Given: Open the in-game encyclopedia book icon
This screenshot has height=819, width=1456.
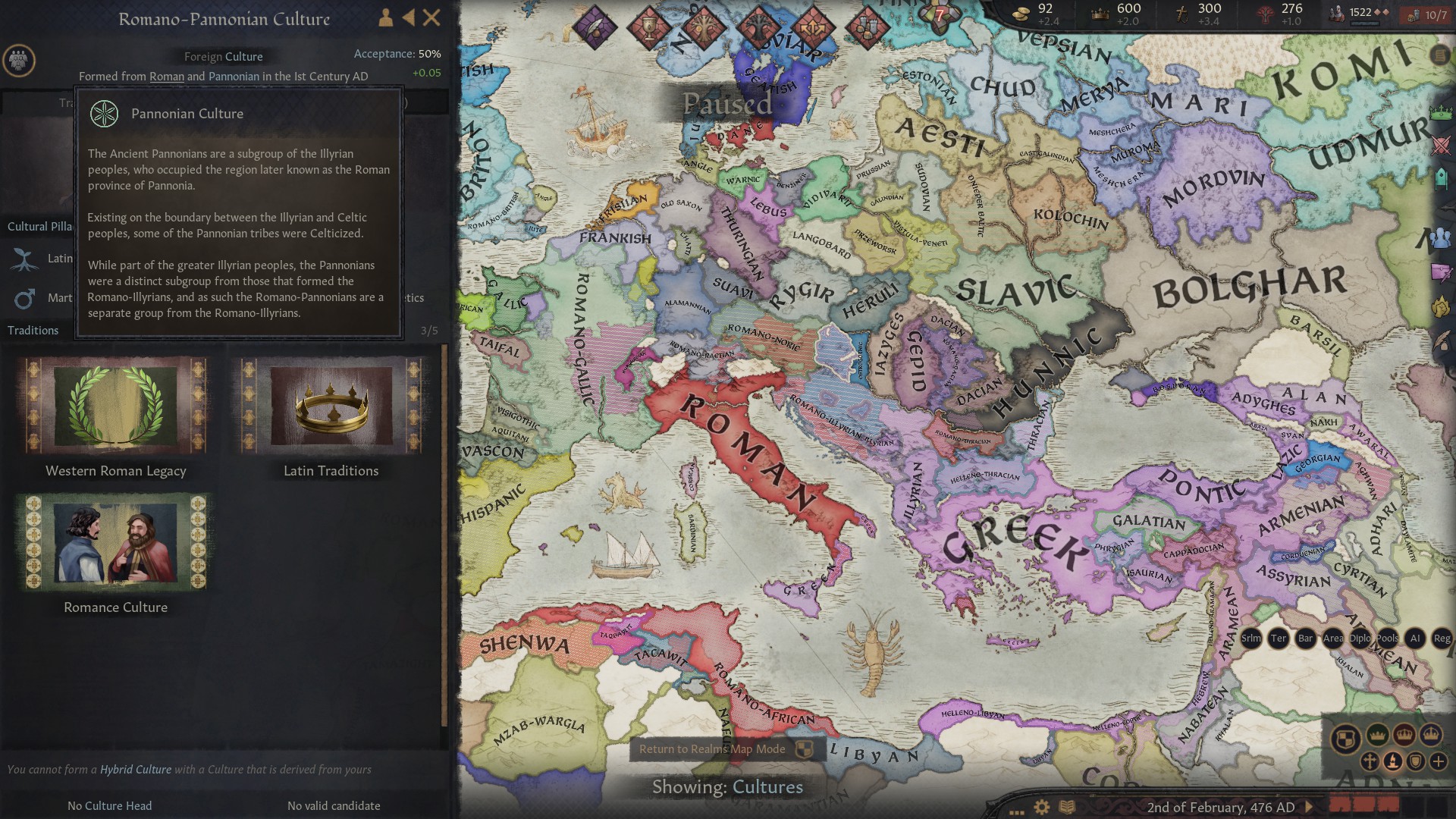Looking at the screenshot, I should coord(1068,807).
